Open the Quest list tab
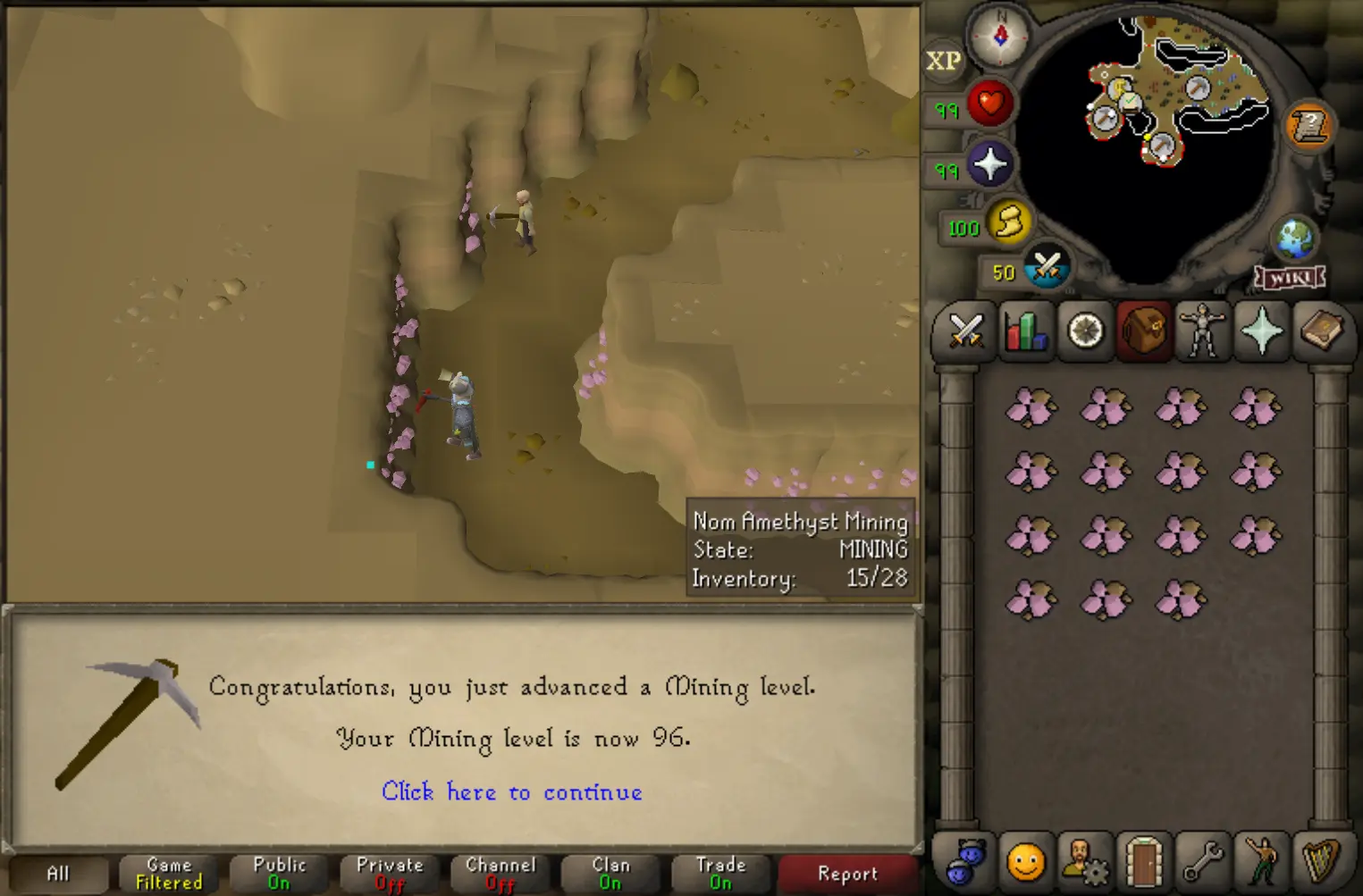 (x=1084, y=331)
